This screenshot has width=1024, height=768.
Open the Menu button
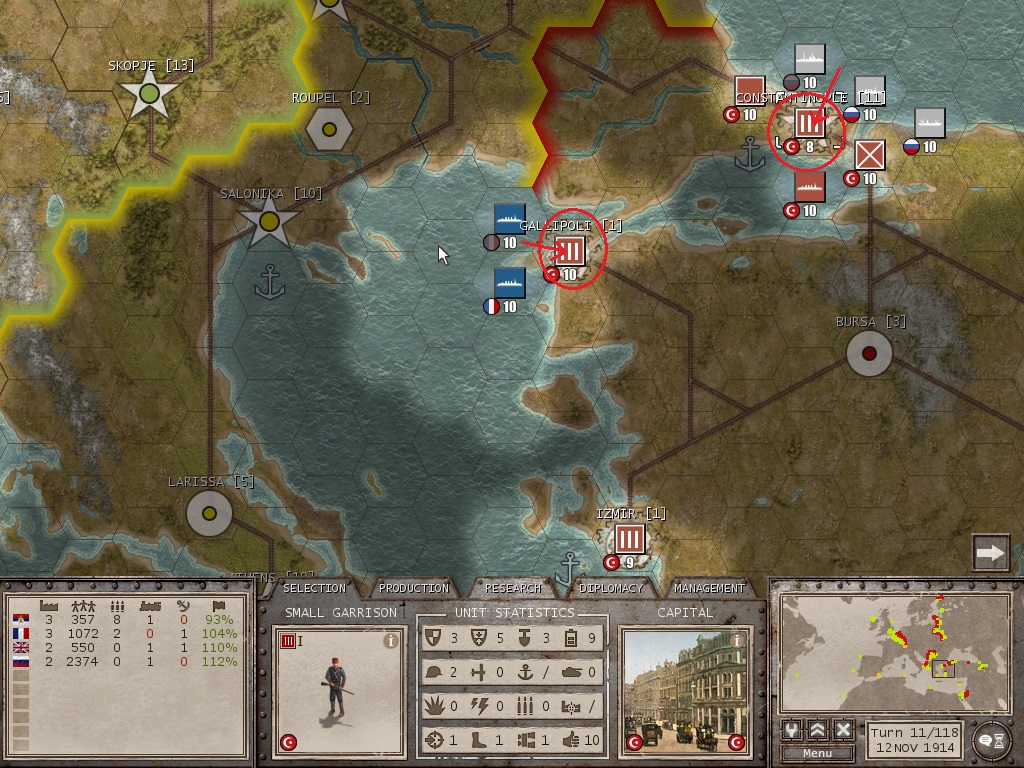click(x=817, y=753)
